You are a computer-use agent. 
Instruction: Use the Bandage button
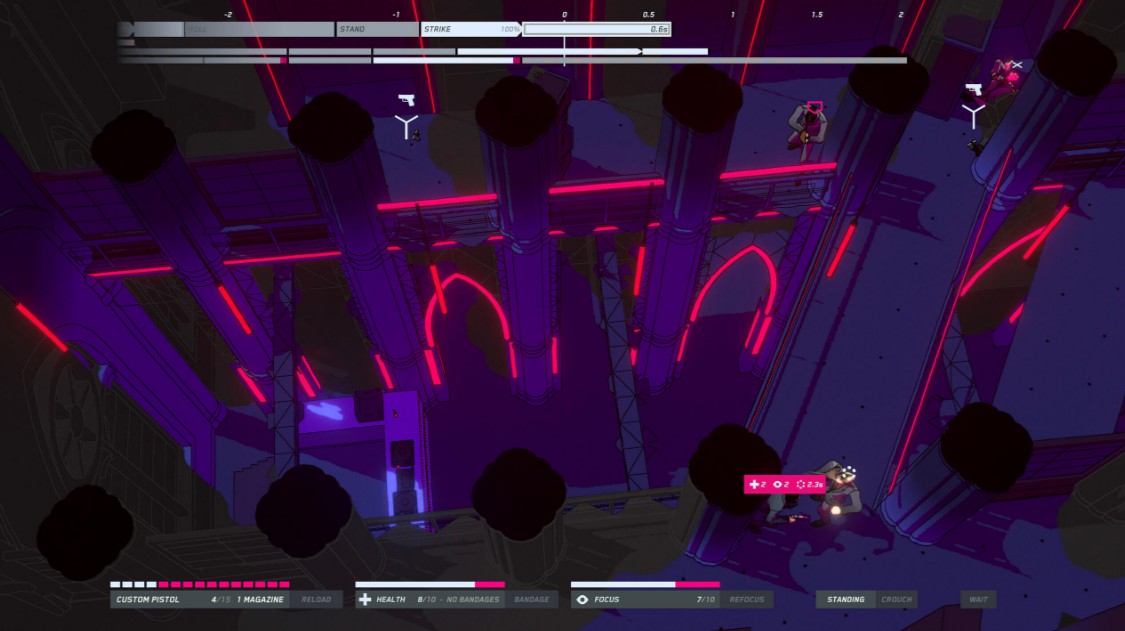531,600
